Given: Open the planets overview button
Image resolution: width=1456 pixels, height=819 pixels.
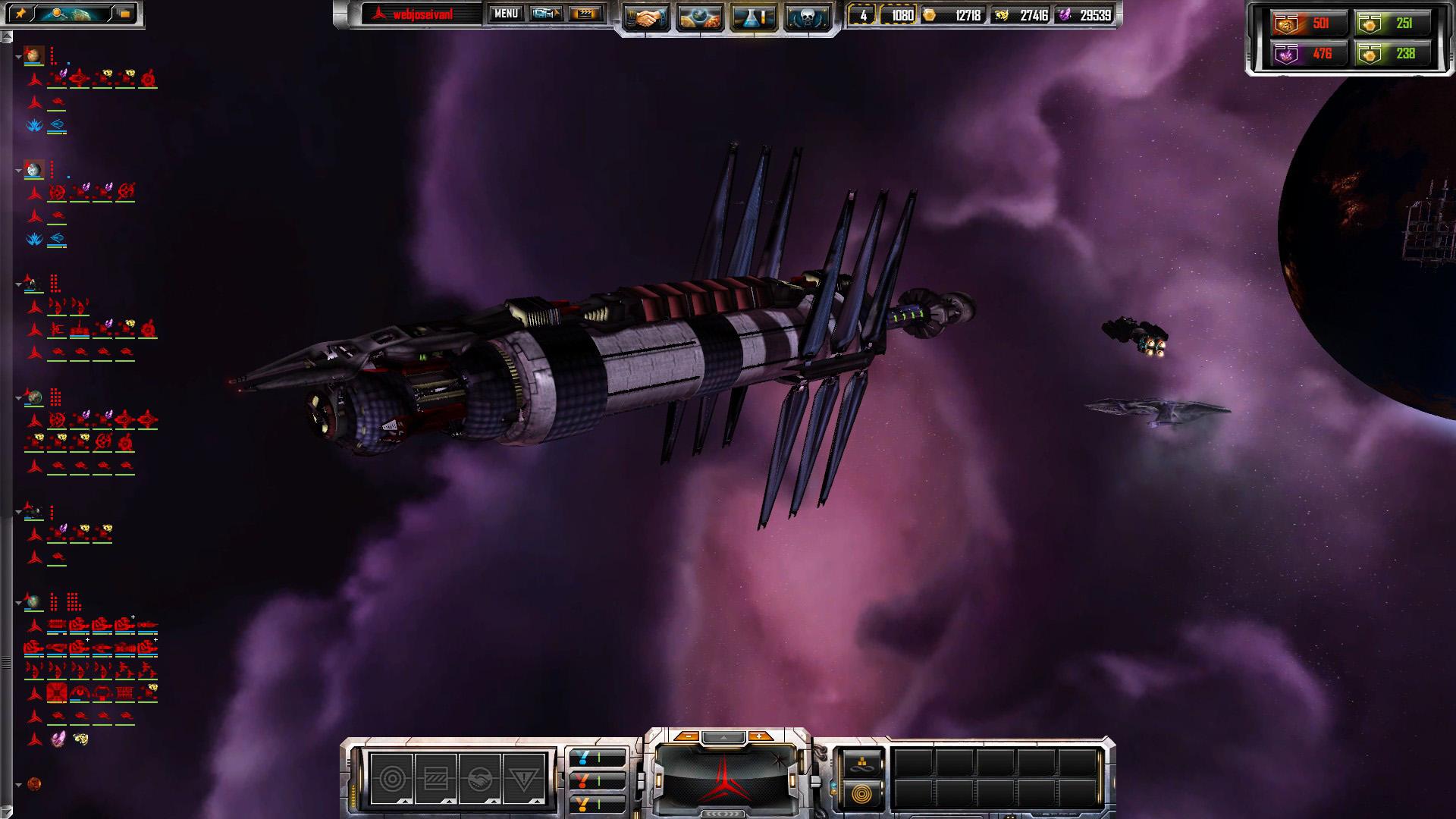Looking at the screenshot, I should [x=700, y=17].
